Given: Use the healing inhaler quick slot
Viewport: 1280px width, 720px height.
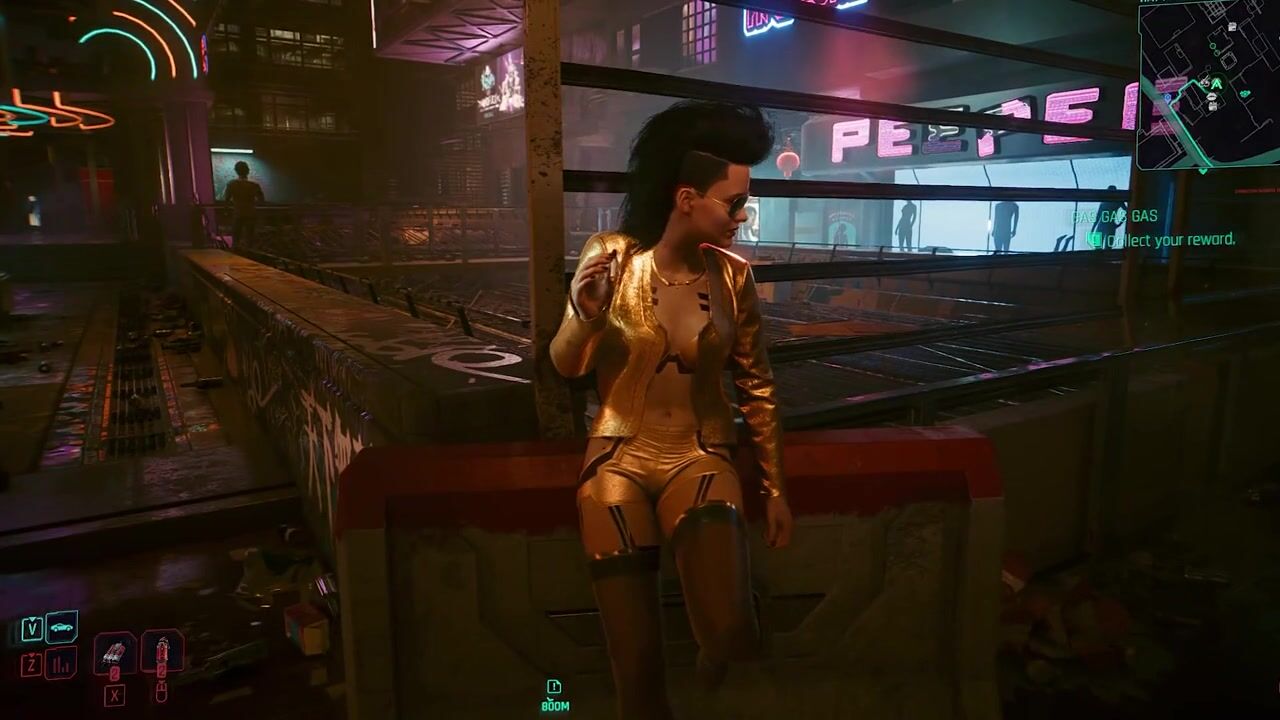Looking at the screenshot, I should (x=115, y=652).
